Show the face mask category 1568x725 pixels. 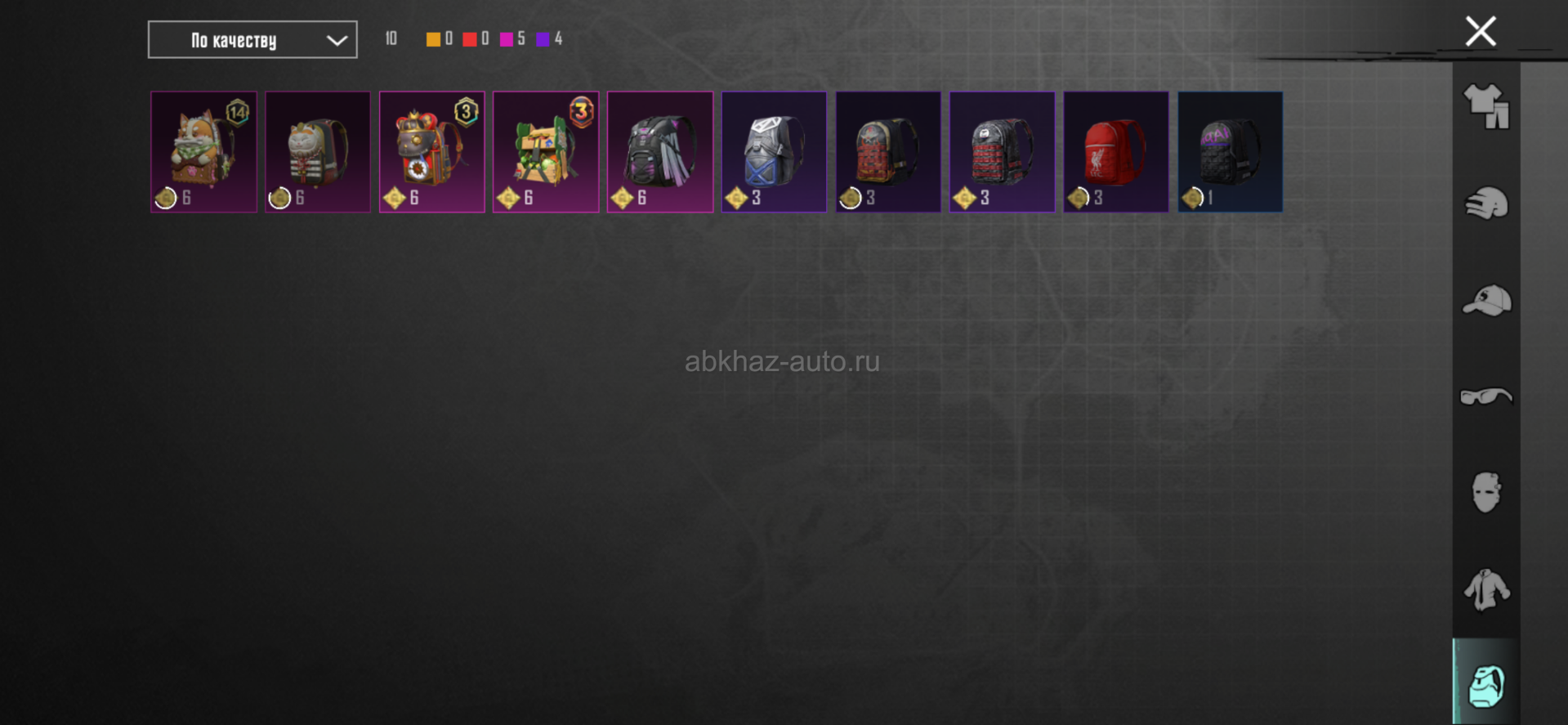[1486, 492]
